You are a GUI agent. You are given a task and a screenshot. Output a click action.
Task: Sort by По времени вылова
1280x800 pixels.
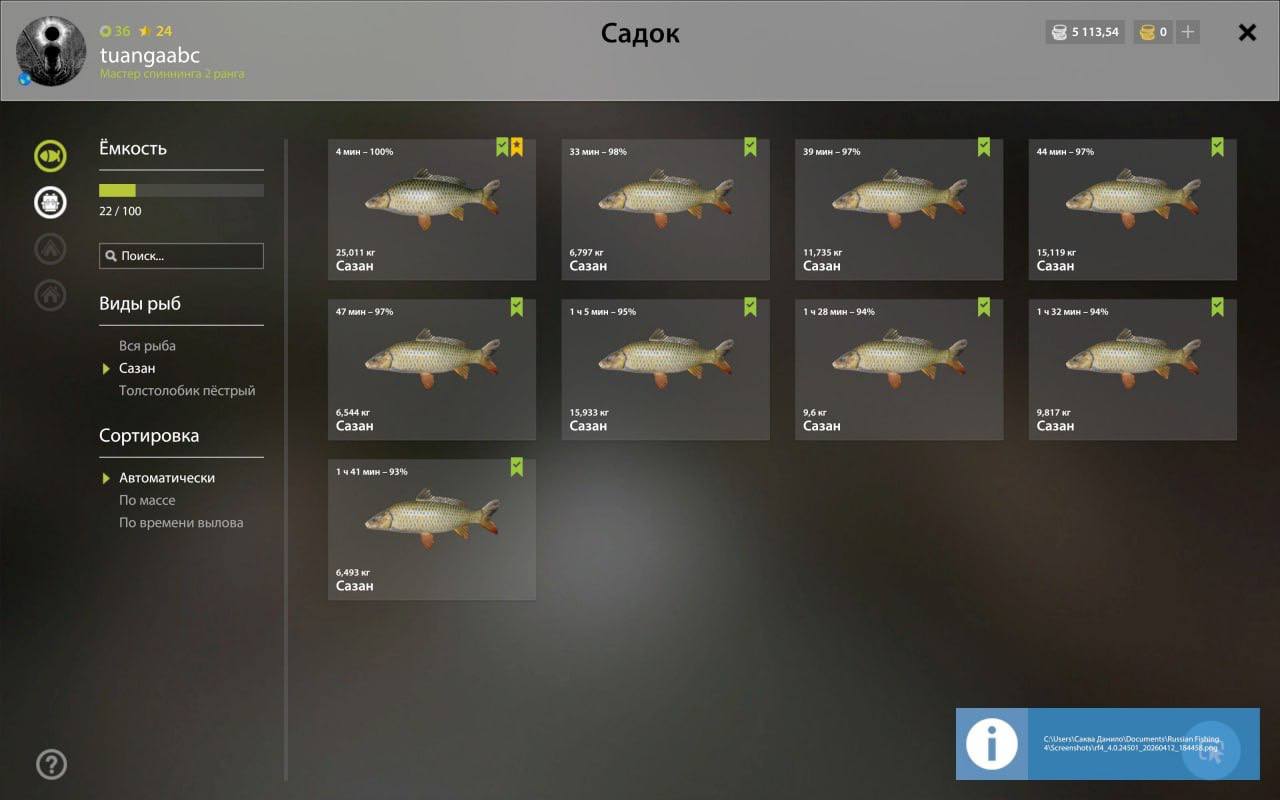[181, 523]
